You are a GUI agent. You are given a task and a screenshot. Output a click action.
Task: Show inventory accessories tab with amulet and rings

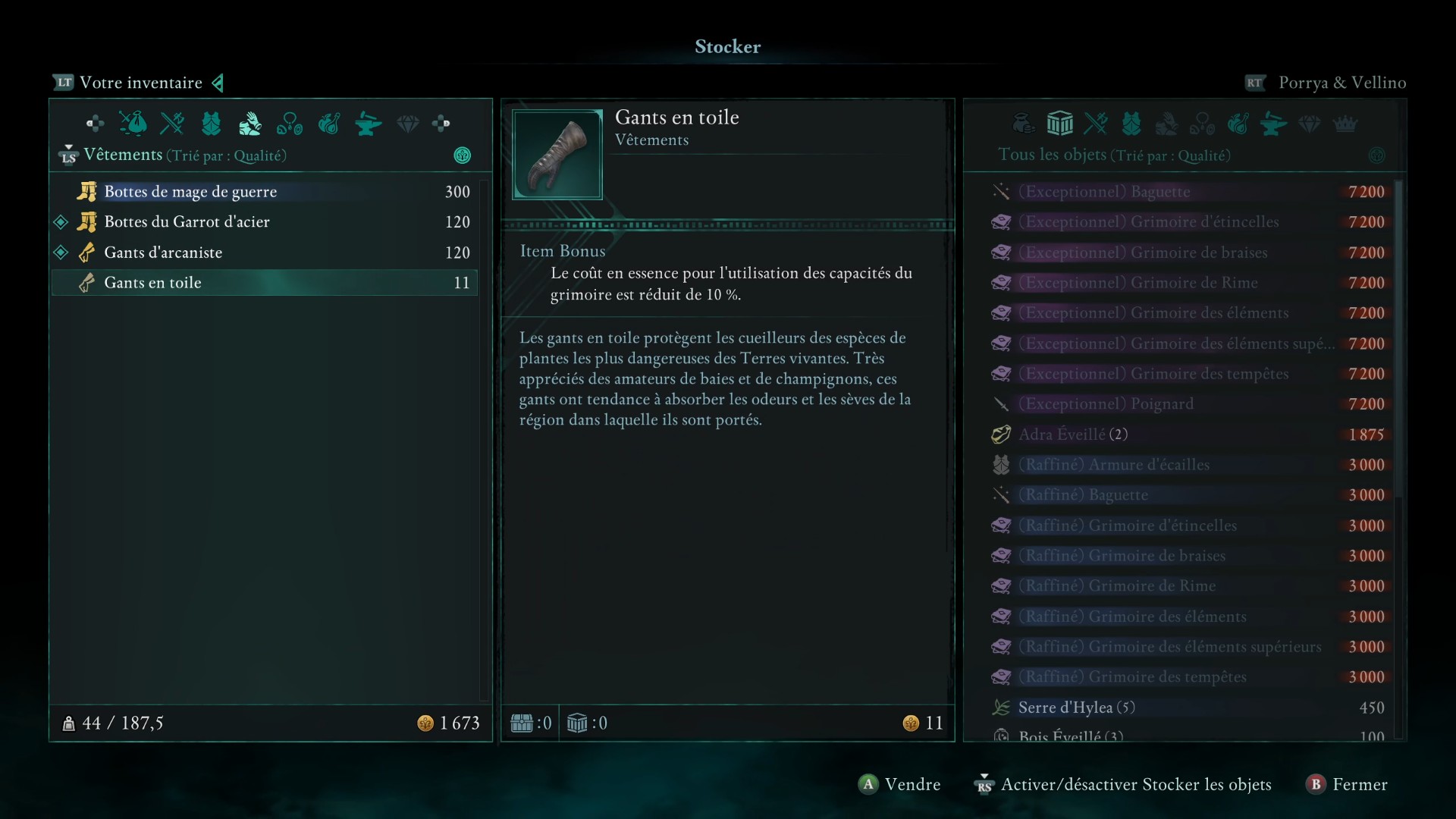[x=289, y=123]
